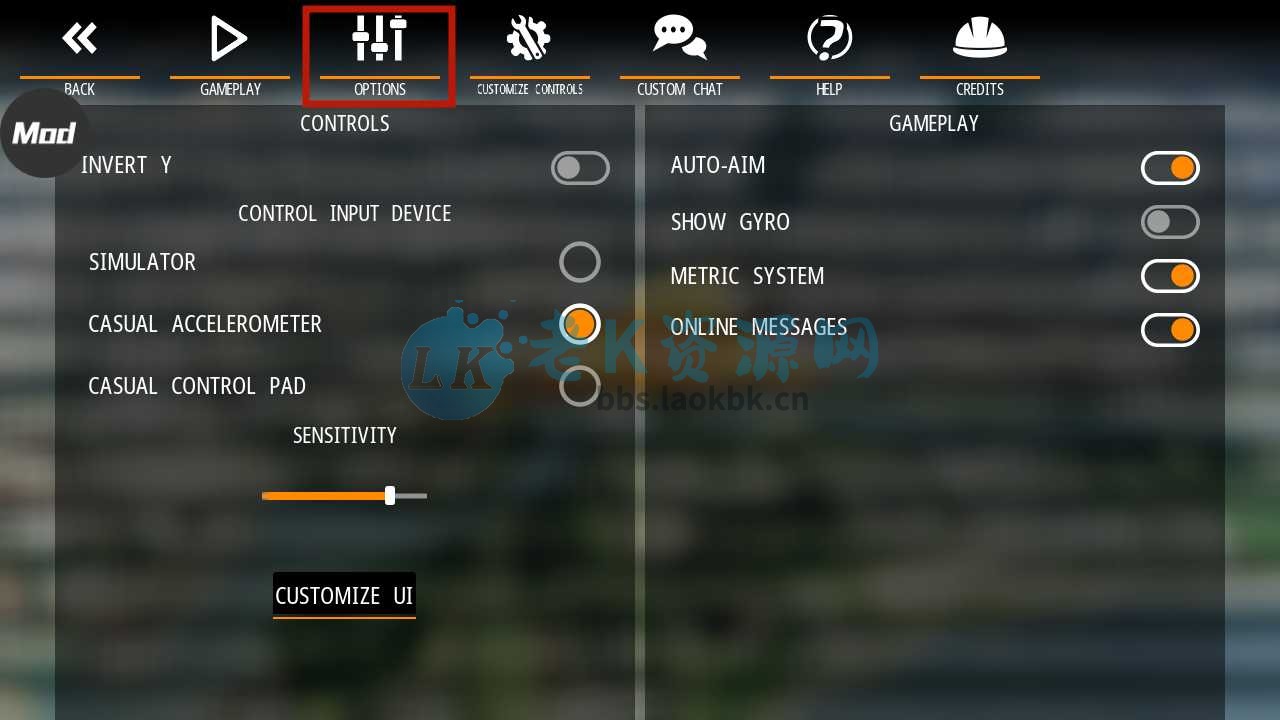Open the Credits section
The image size is (1280, 720).
tap(979, 55)
